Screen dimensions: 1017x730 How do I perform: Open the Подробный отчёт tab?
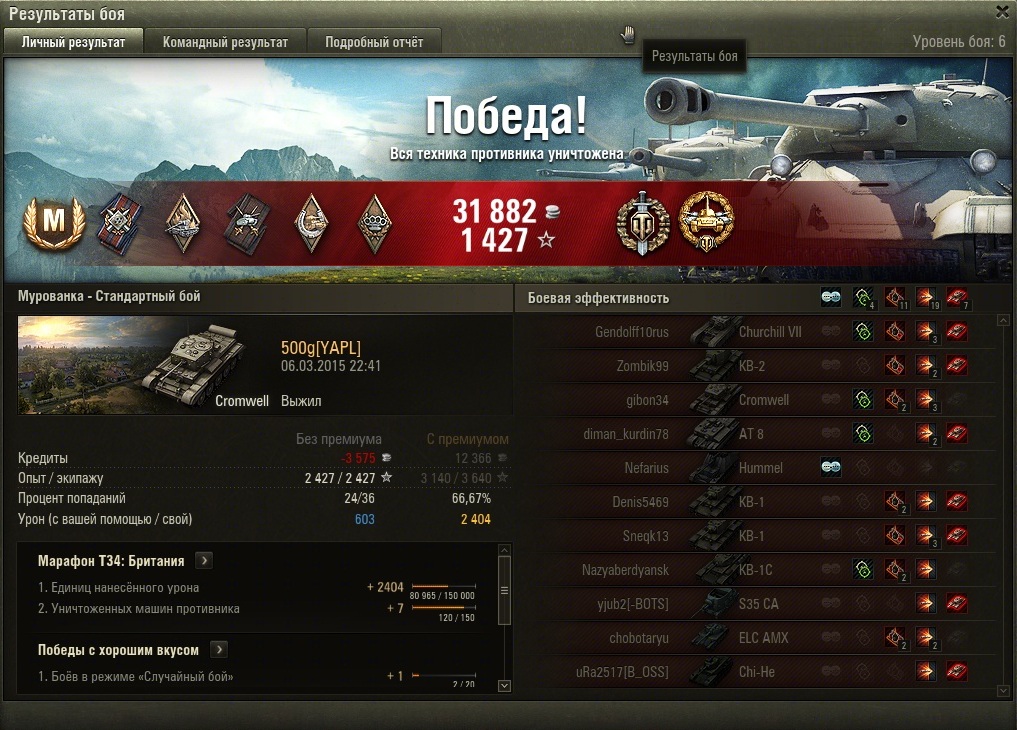pyautogui.click(x=374, y=42)
